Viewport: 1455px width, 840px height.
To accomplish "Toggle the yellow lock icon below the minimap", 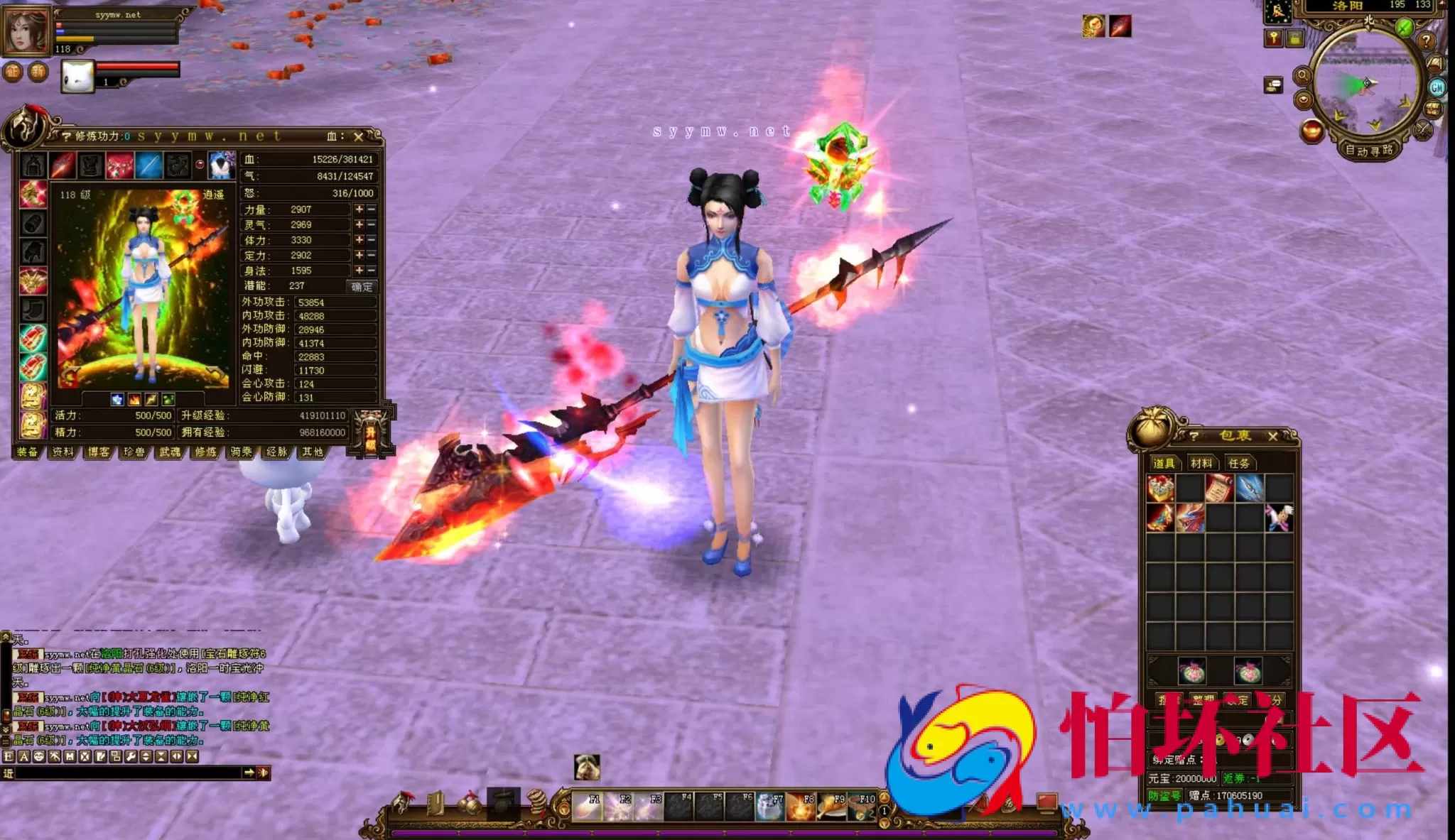I will (x=1294, y=39).
